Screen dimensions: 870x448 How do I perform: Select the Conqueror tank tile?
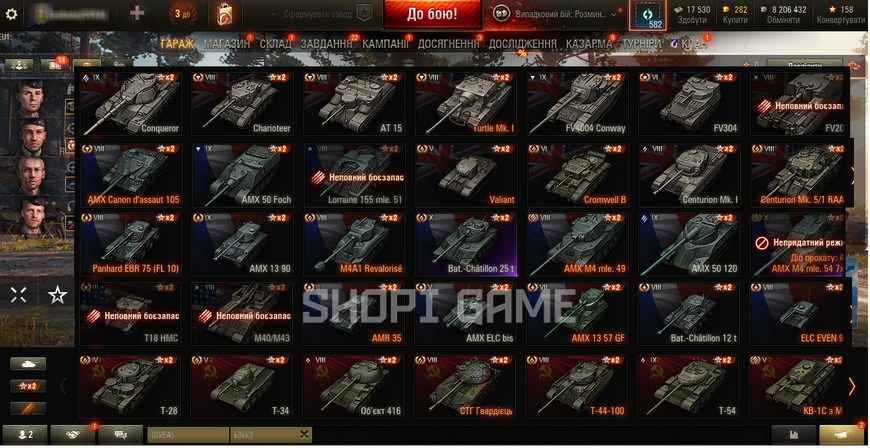coord(132,104)
